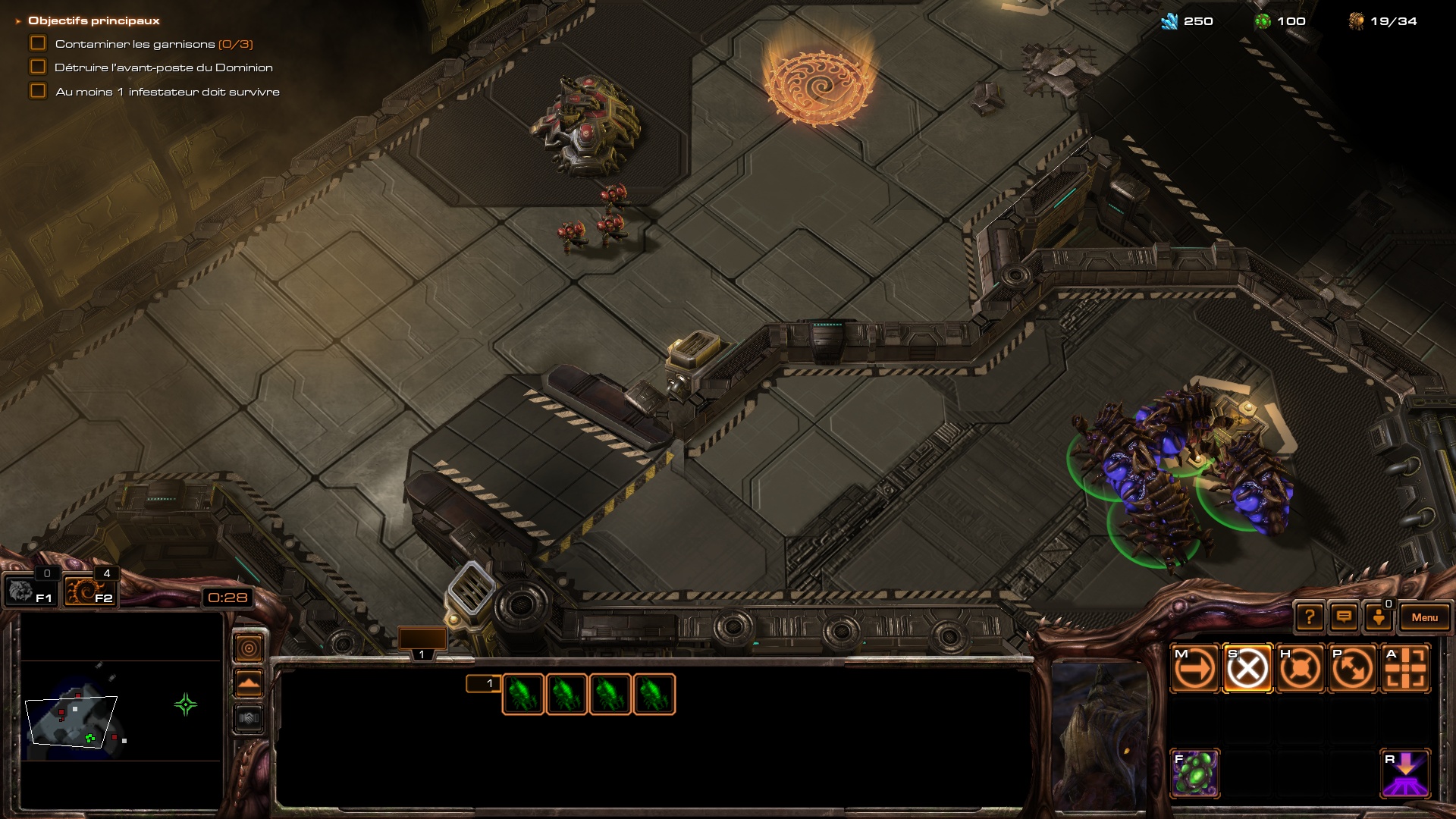1456x819 pixels.
Task: Use the green fungal ability icon
Action: point(1195,773)
